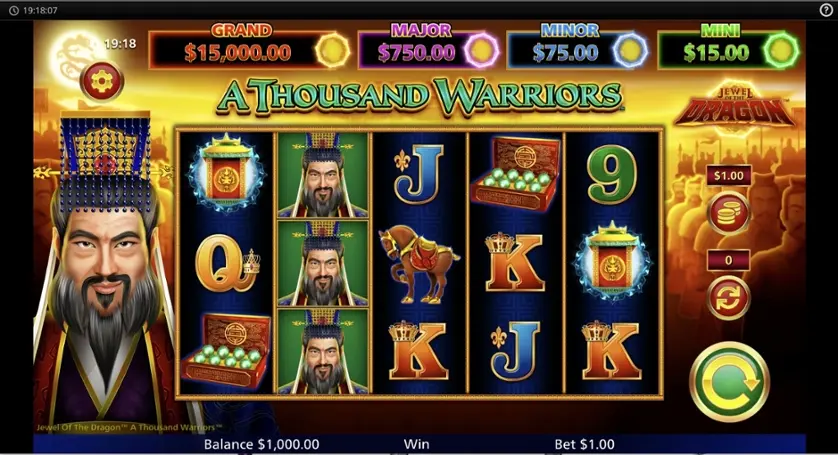Activate the autoplay circular arrows button
This screenshot has height=455, width=838.
728,296
